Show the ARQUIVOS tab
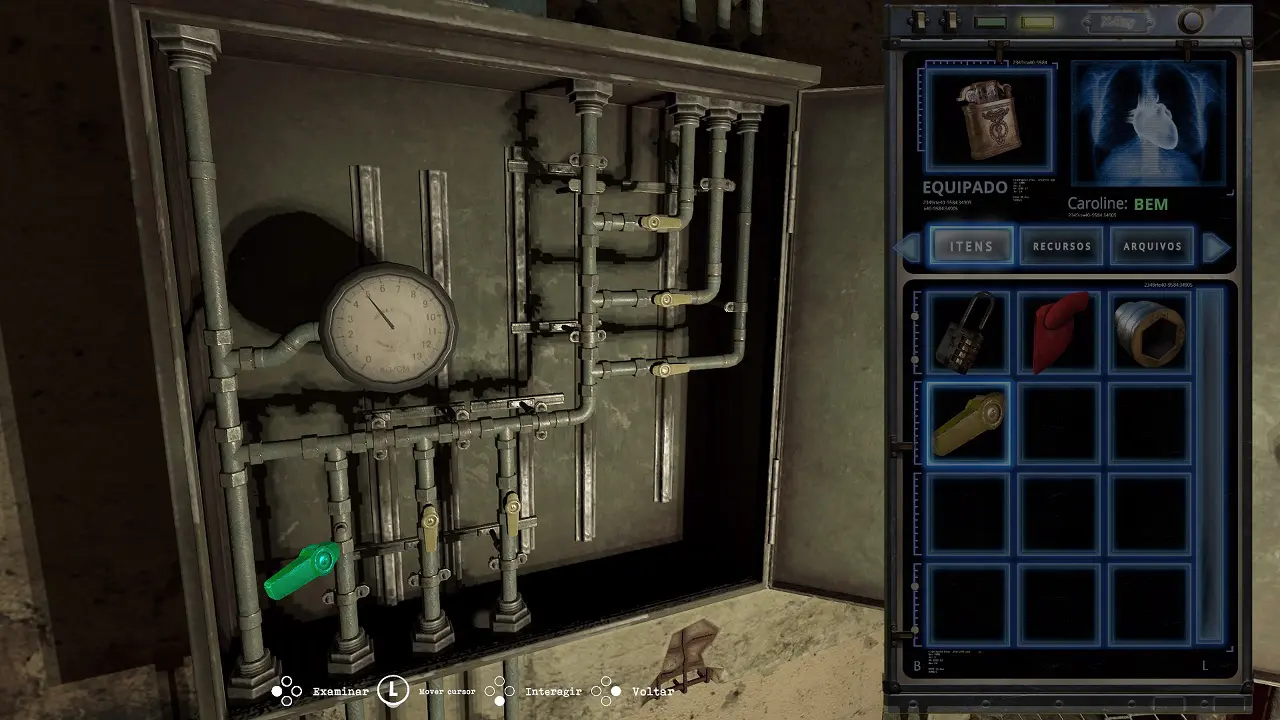The image size is (1280, 720). coord(1152,246)
